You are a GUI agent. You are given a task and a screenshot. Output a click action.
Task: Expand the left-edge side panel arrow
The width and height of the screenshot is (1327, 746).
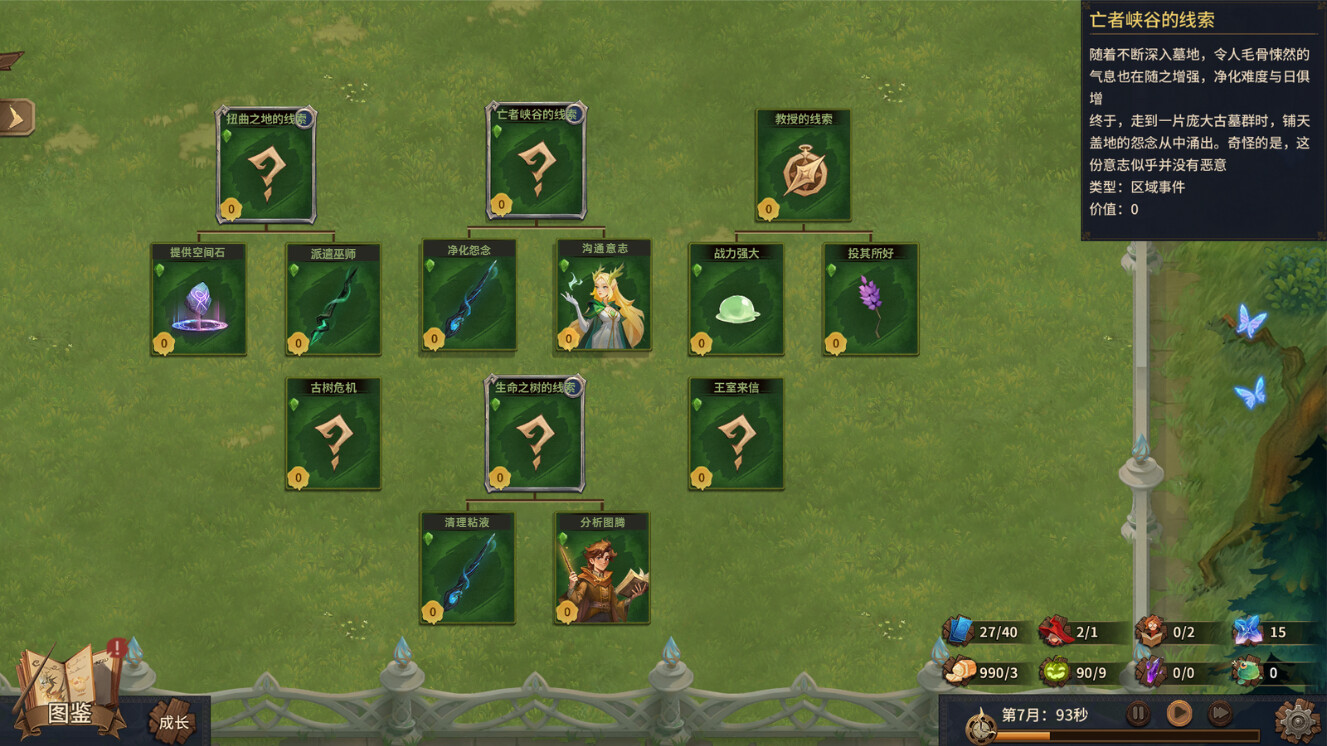(x=14, y=116)
